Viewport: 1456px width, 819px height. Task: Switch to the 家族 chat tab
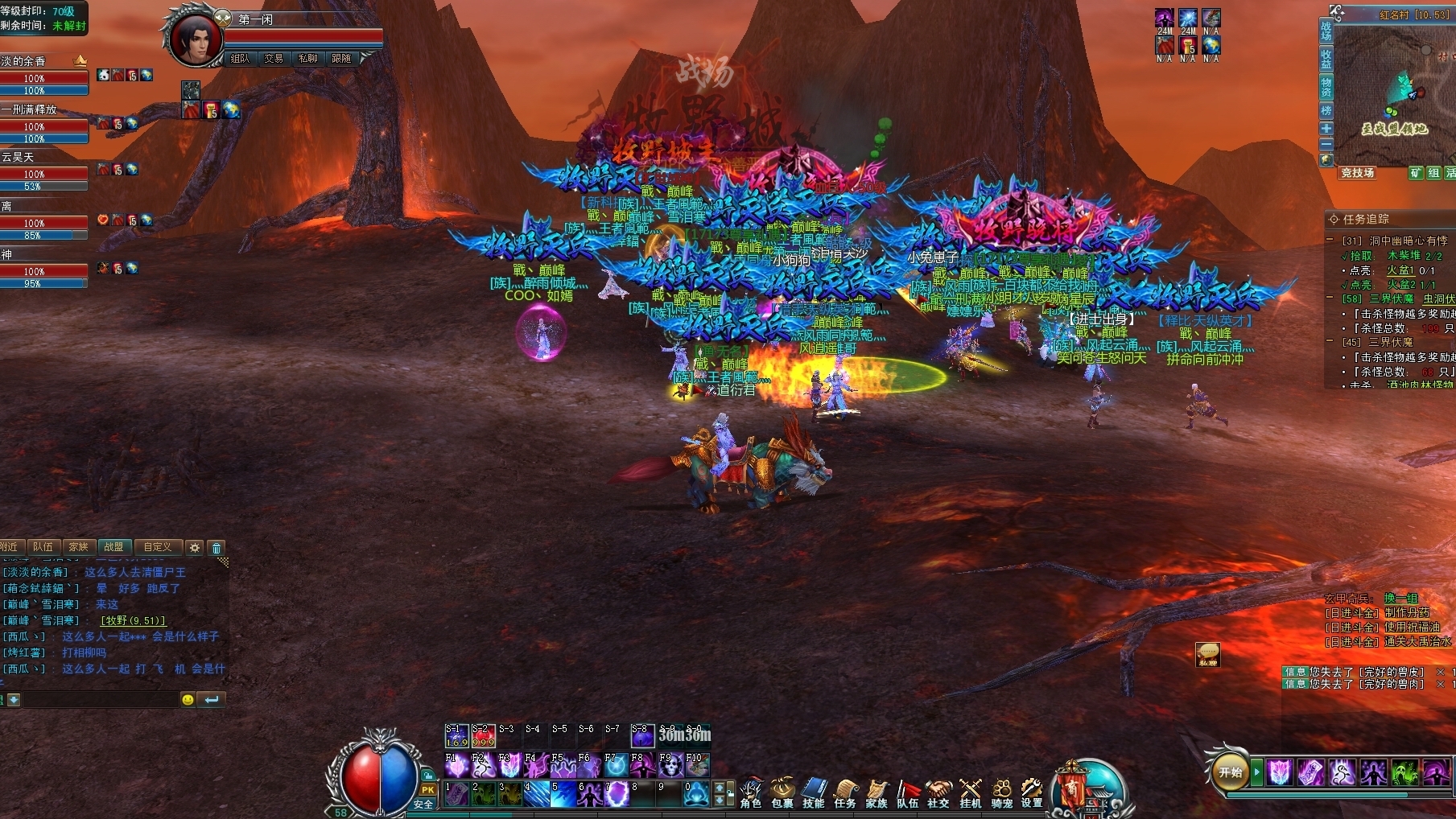78,547
